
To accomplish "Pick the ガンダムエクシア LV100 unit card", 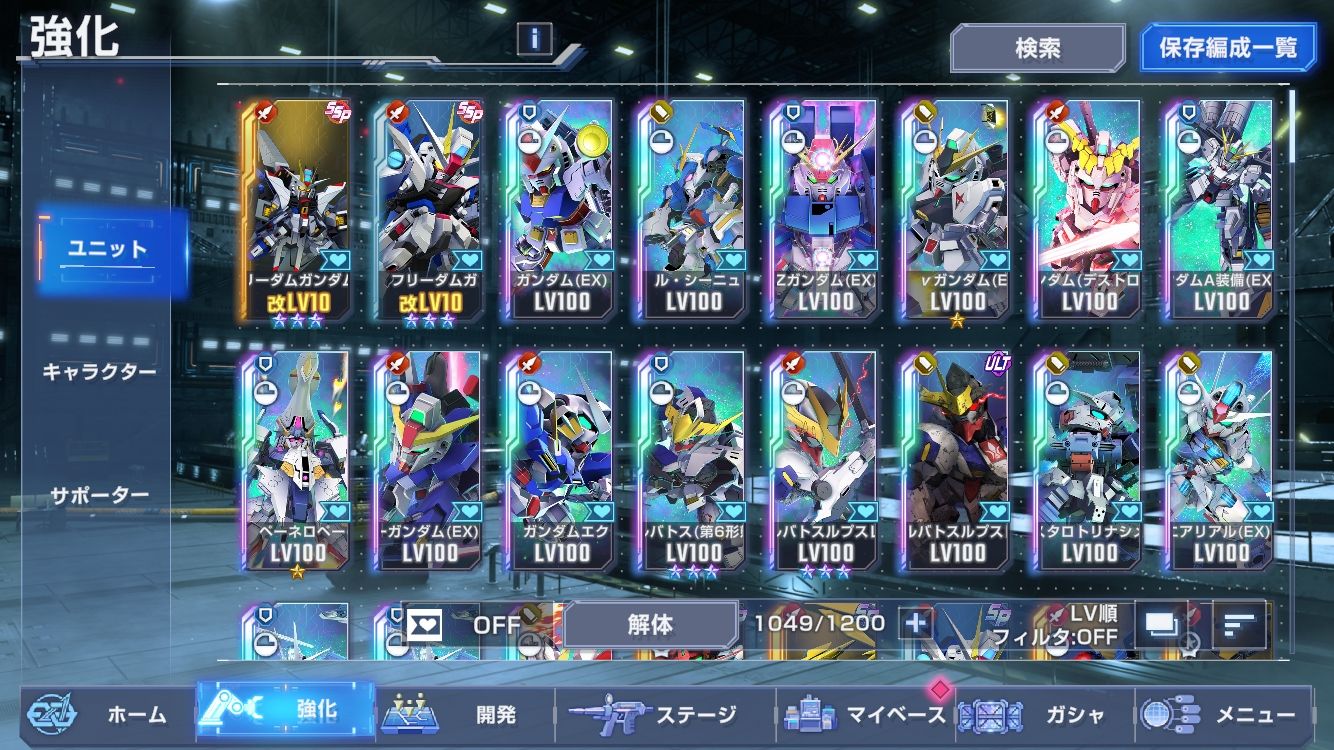I will tap(561, 460).
